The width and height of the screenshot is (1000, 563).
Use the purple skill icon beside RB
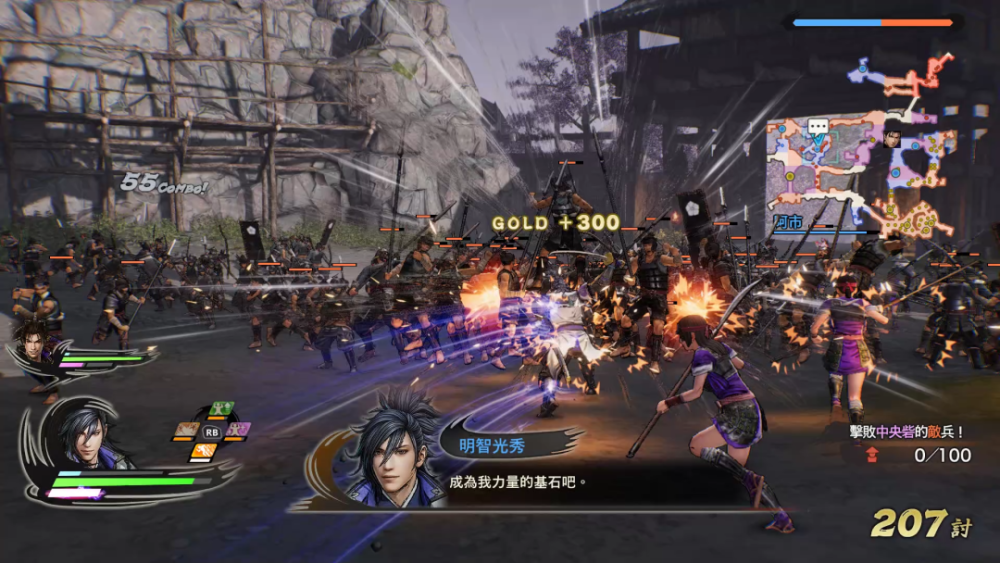click(237, 429)
